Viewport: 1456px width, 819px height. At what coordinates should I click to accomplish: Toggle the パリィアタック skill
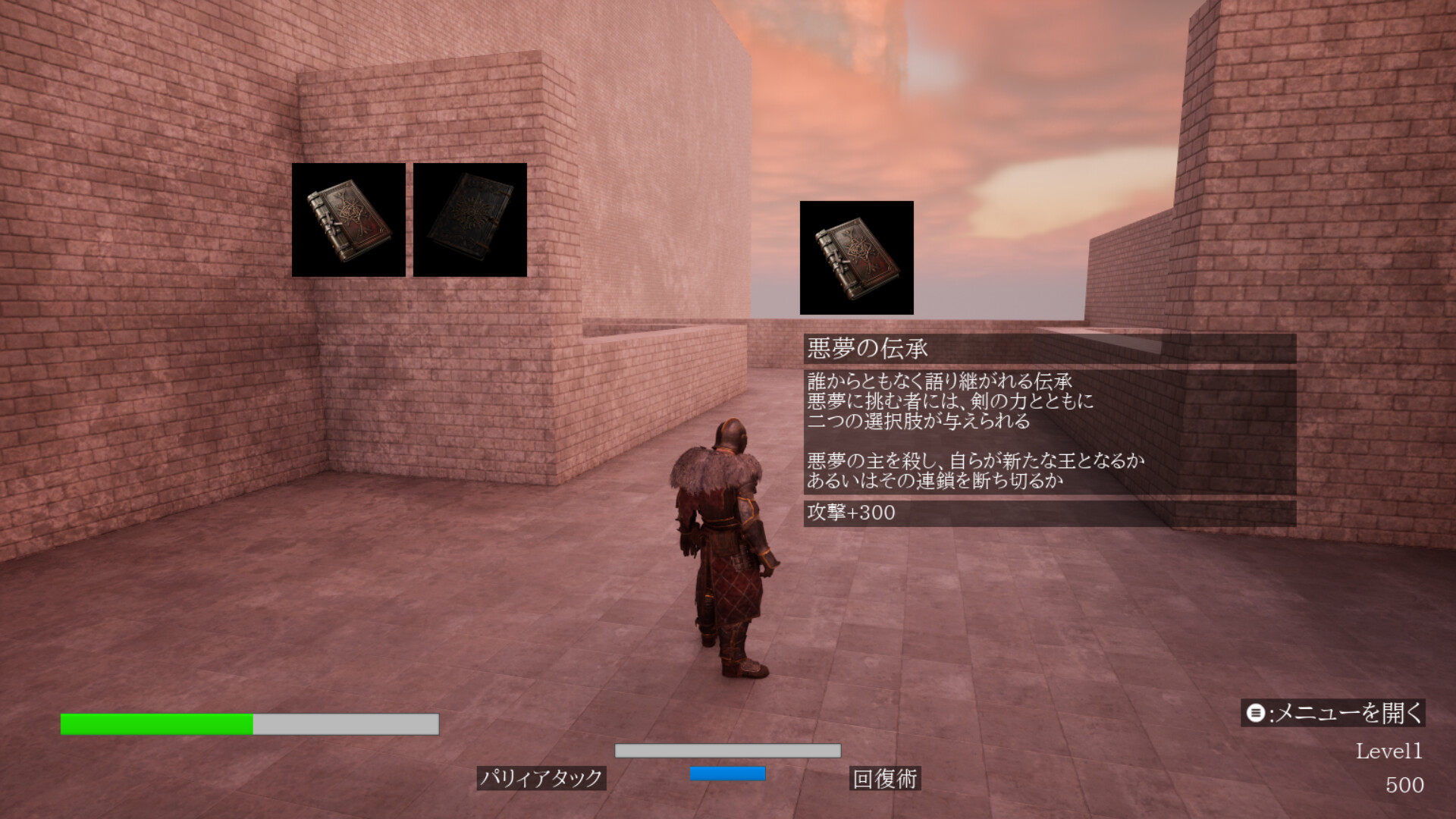[542, 777]
